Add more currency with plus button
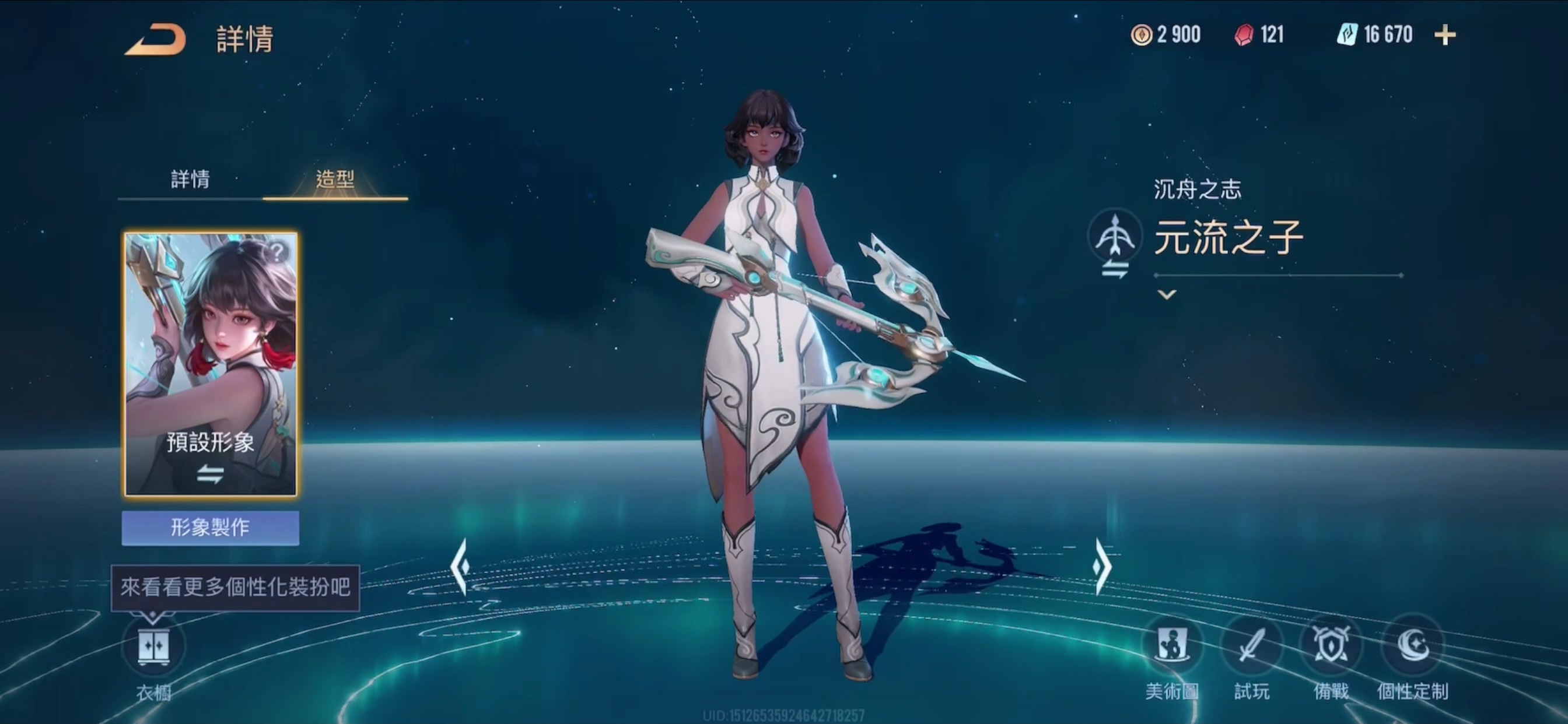This screenshot has width=1568, height=724. pos(1445,36)
